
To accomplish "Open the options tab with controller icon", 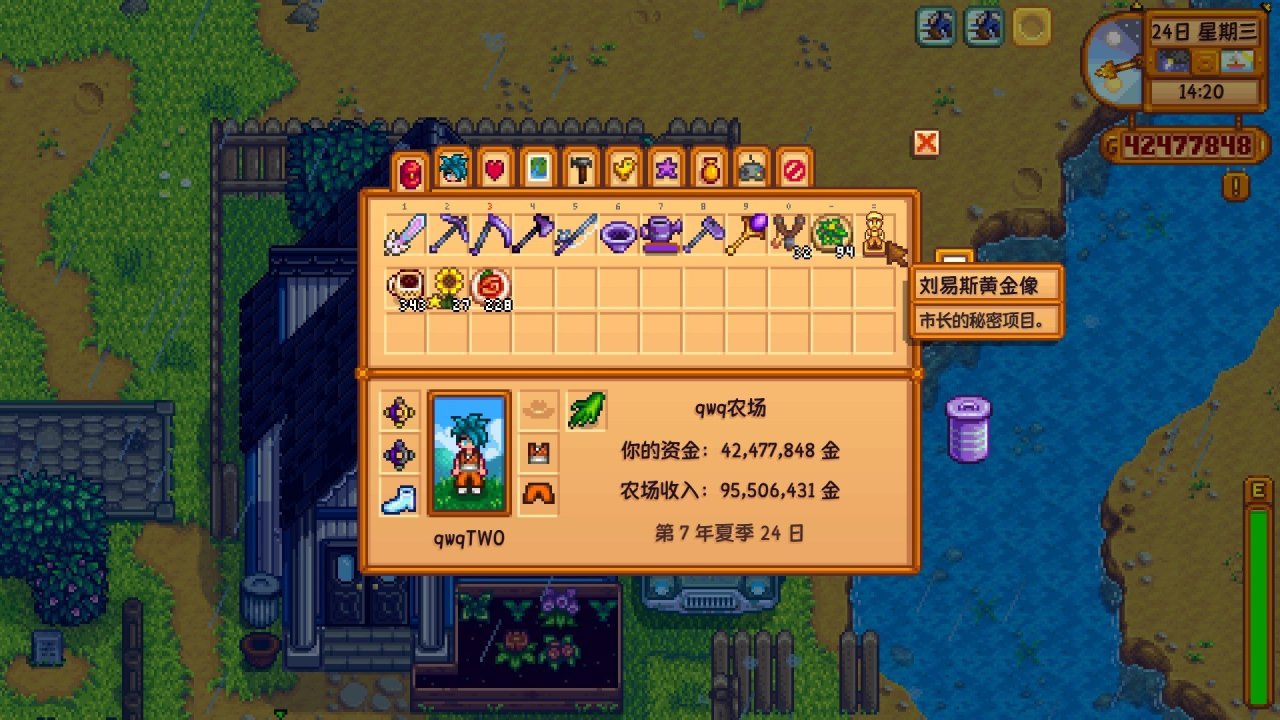I will point(752,170).
